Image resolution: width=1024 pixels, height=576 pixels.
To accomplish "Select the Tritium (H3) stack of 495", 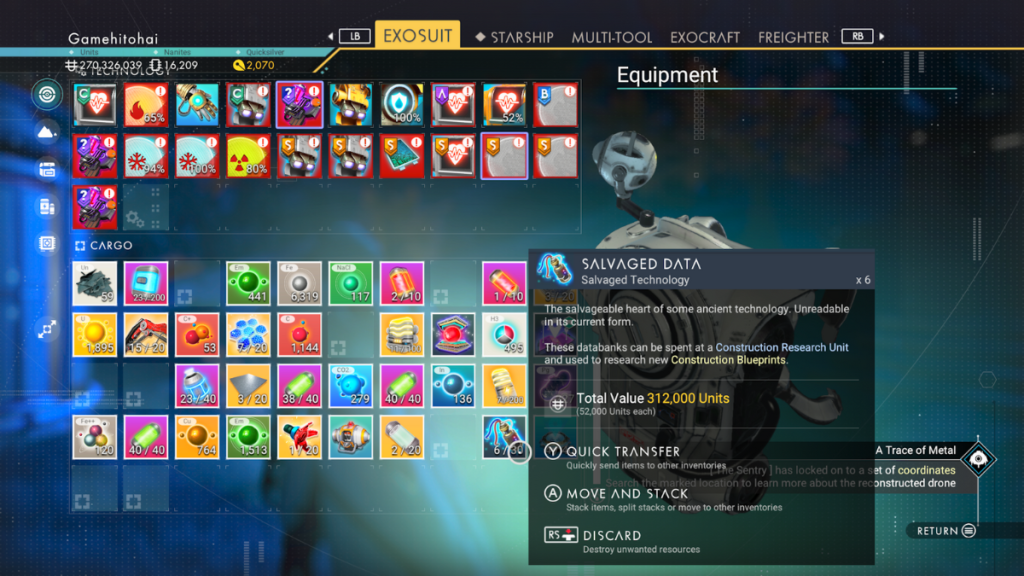I will tap(505, 334).
